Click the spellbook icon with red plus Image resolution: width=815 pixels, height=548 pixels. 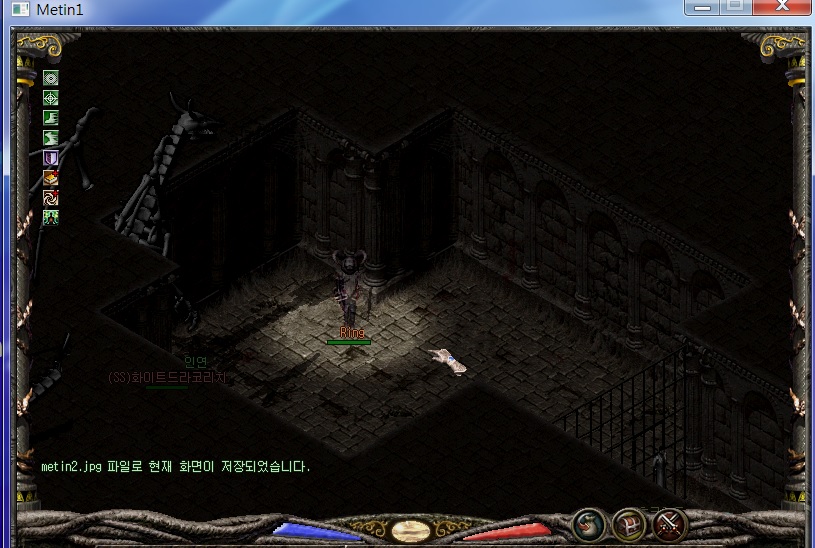(50, 178)
